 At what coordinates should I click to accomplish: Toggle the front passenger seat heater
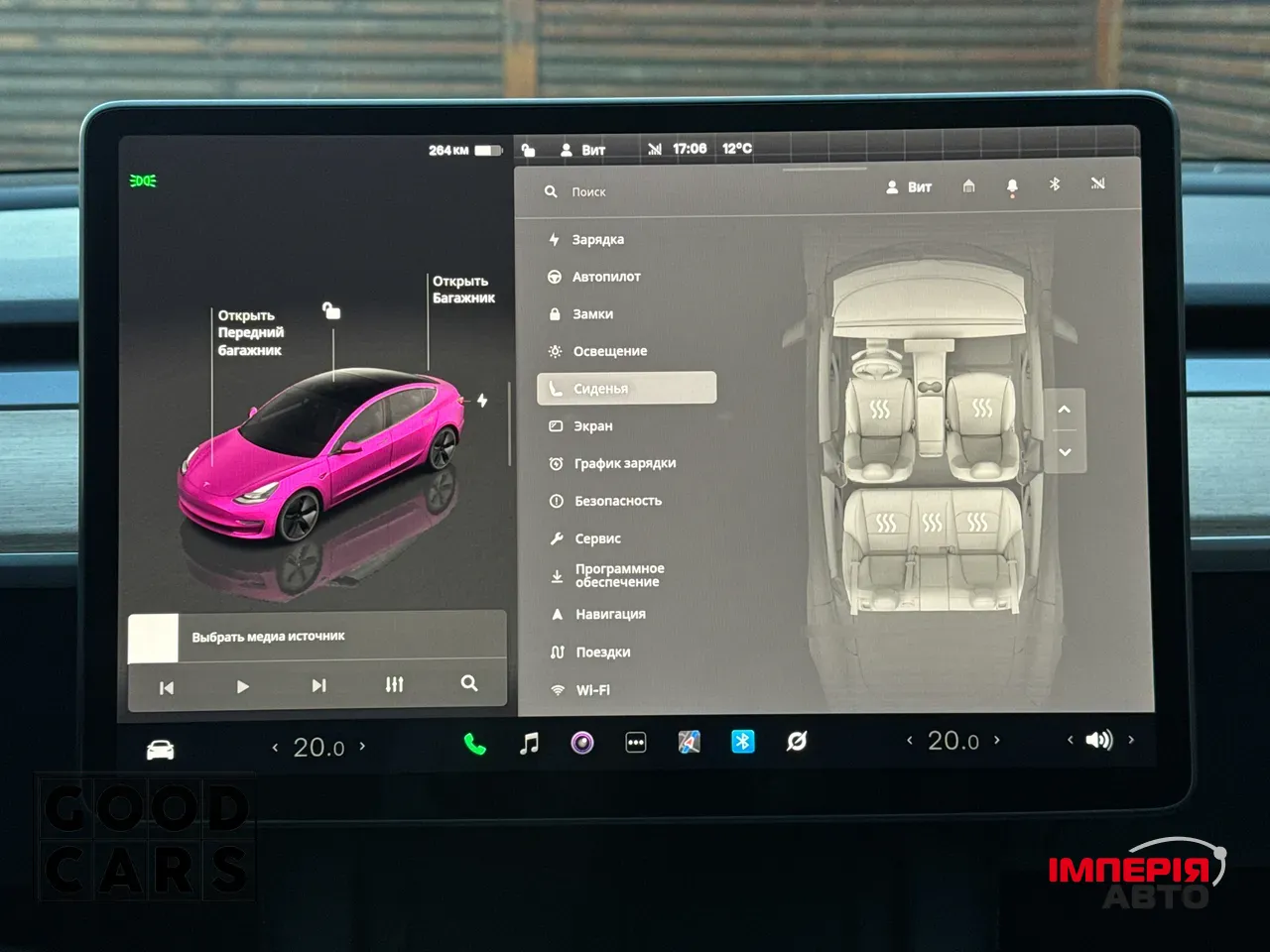click(x=983, y=407)
